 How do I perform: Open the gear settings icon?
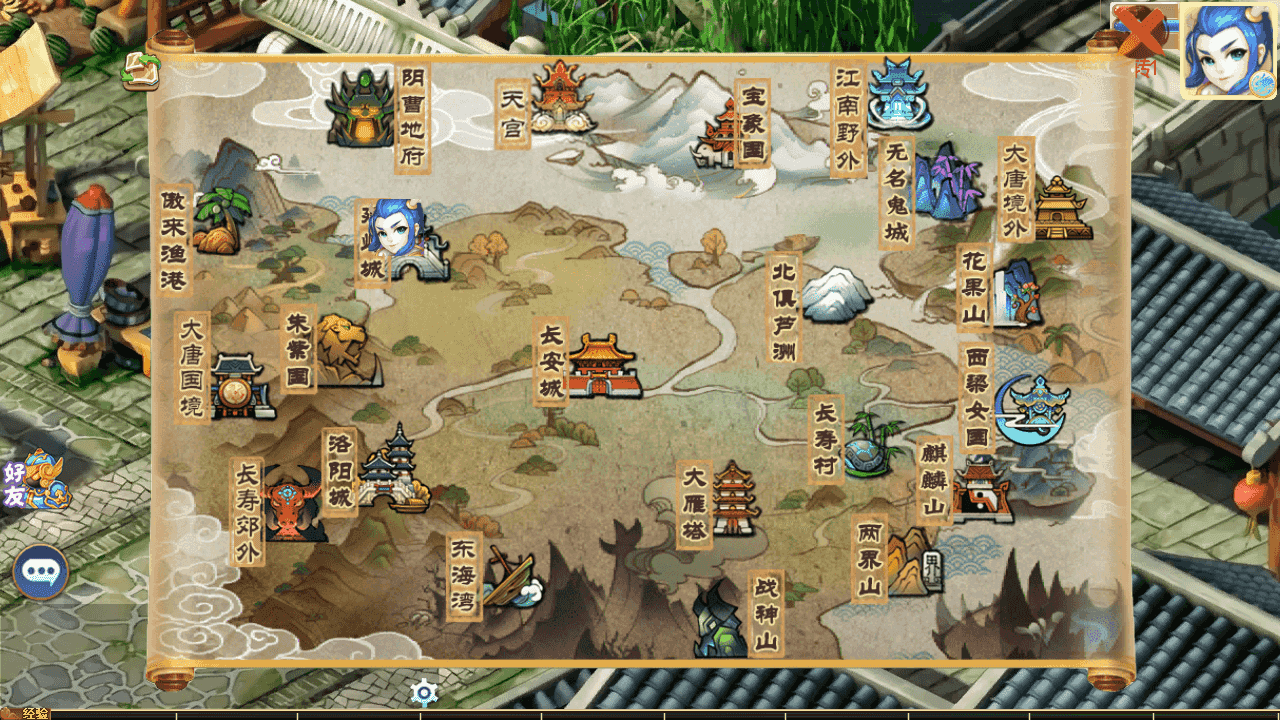[x=425, y=692]
